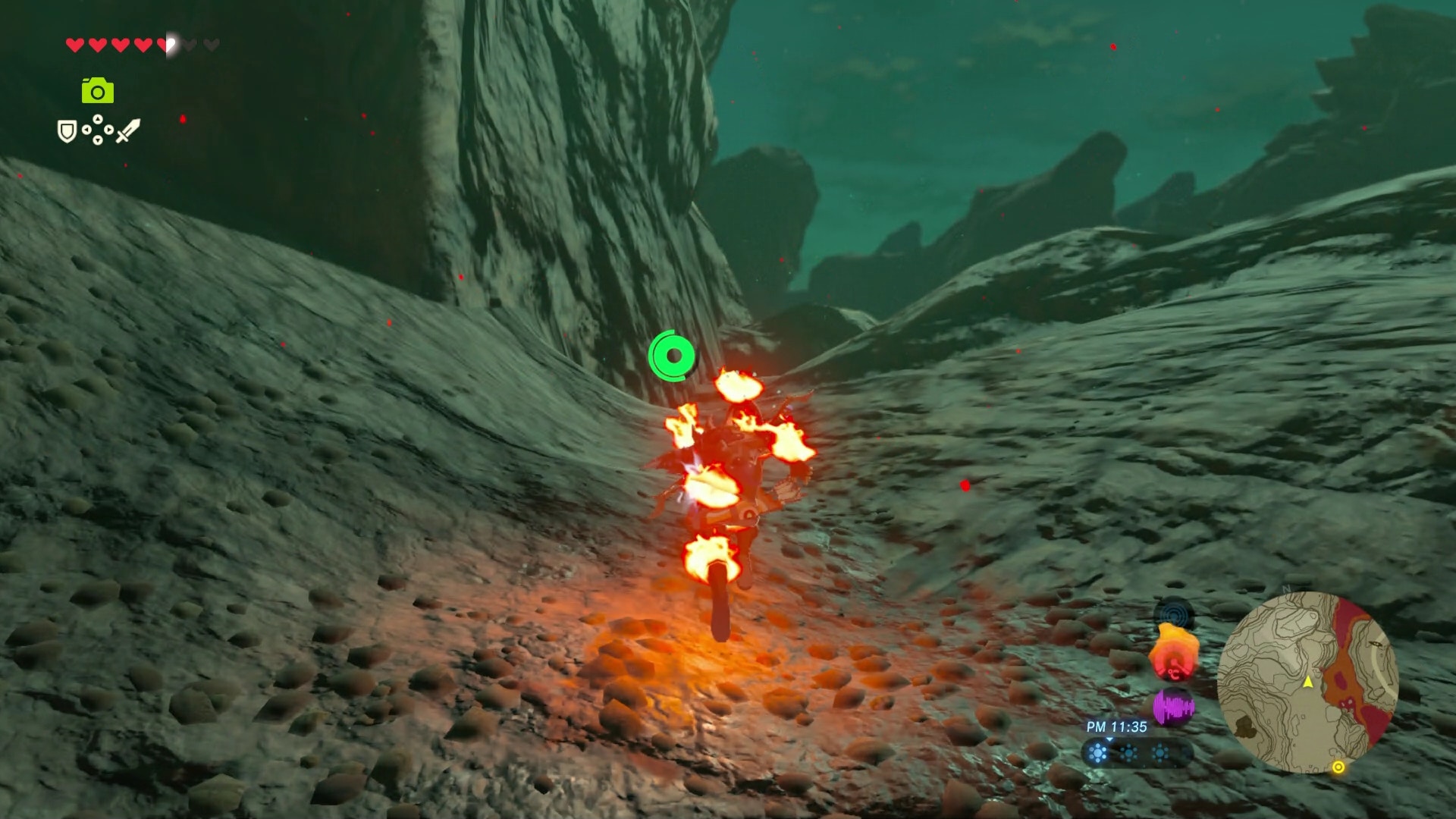Image resolution: width=1456 pixels, height=819 pixels.
Task: Select the purple noise meter icon
Action: click(x=1173, y=708)
